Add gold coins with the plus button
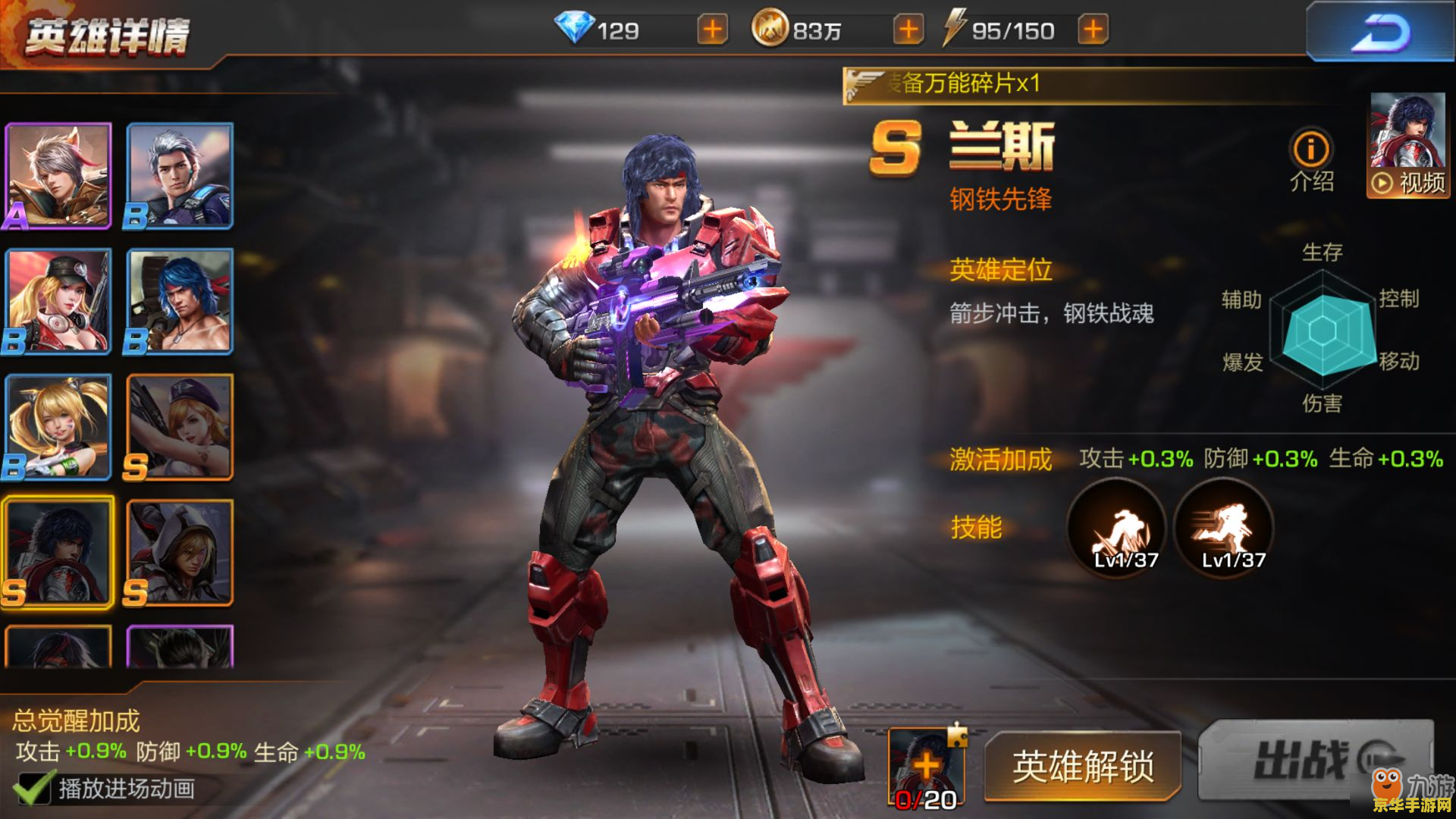Image resolution: width=1456 pixels, height=819 pixels. point(908,30)
